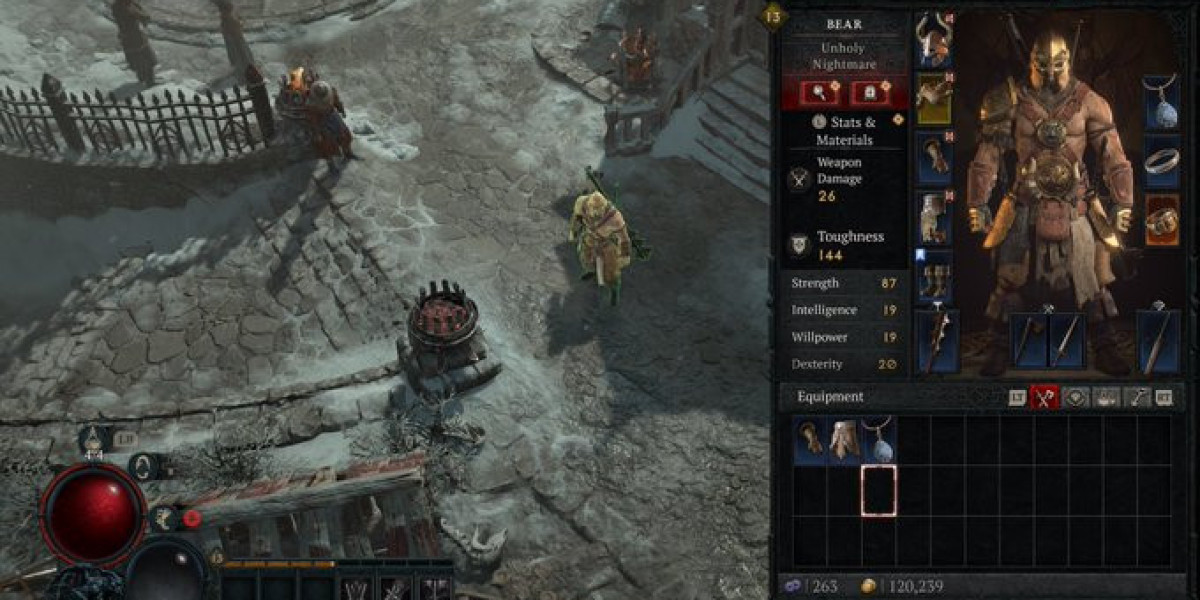This screenshot has width=1200, height=600.
Task: Switch to the gem socketables inventory tab
Action: coord(1075,397)
